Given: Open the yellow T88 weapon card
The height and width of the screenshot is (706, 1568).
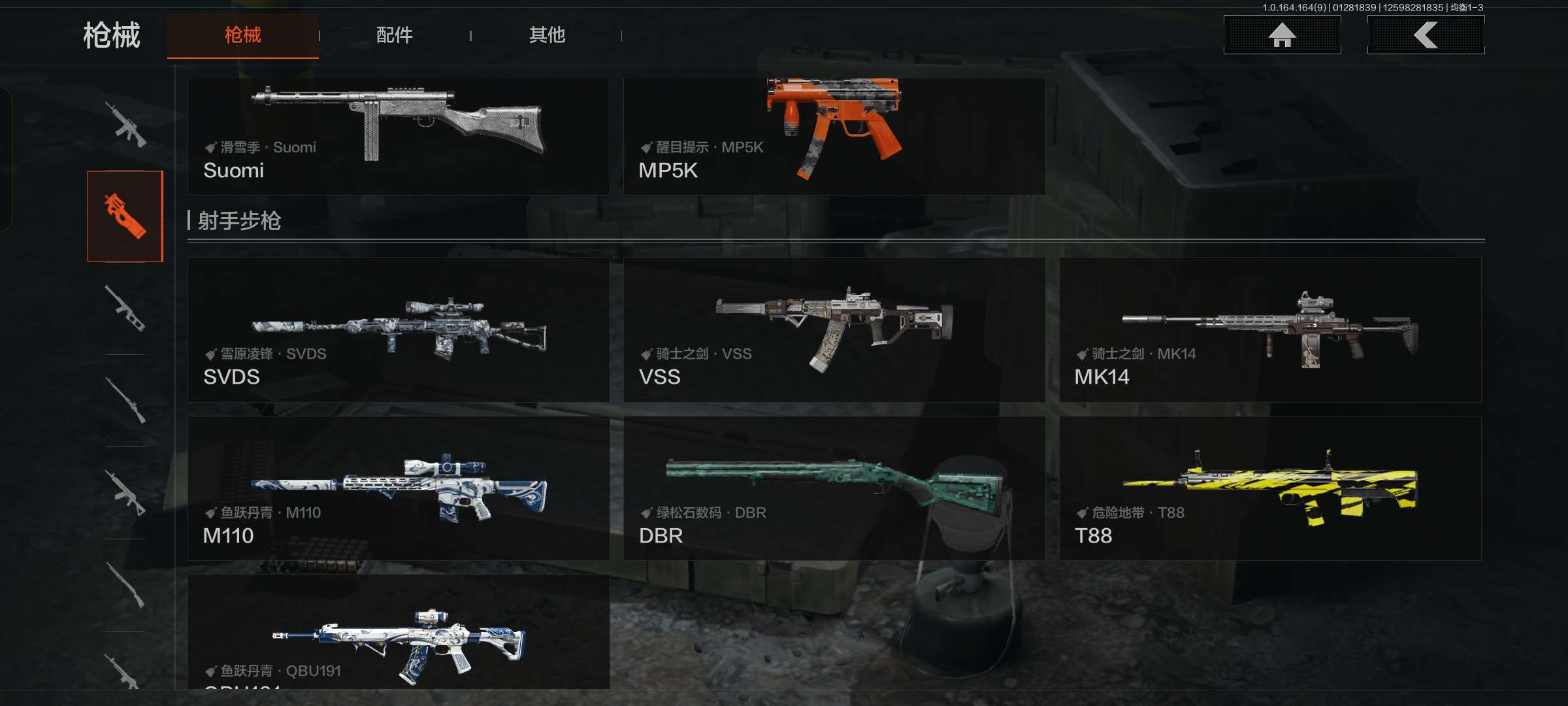Looking at the screenshot, I should [x=1269, y=488].
